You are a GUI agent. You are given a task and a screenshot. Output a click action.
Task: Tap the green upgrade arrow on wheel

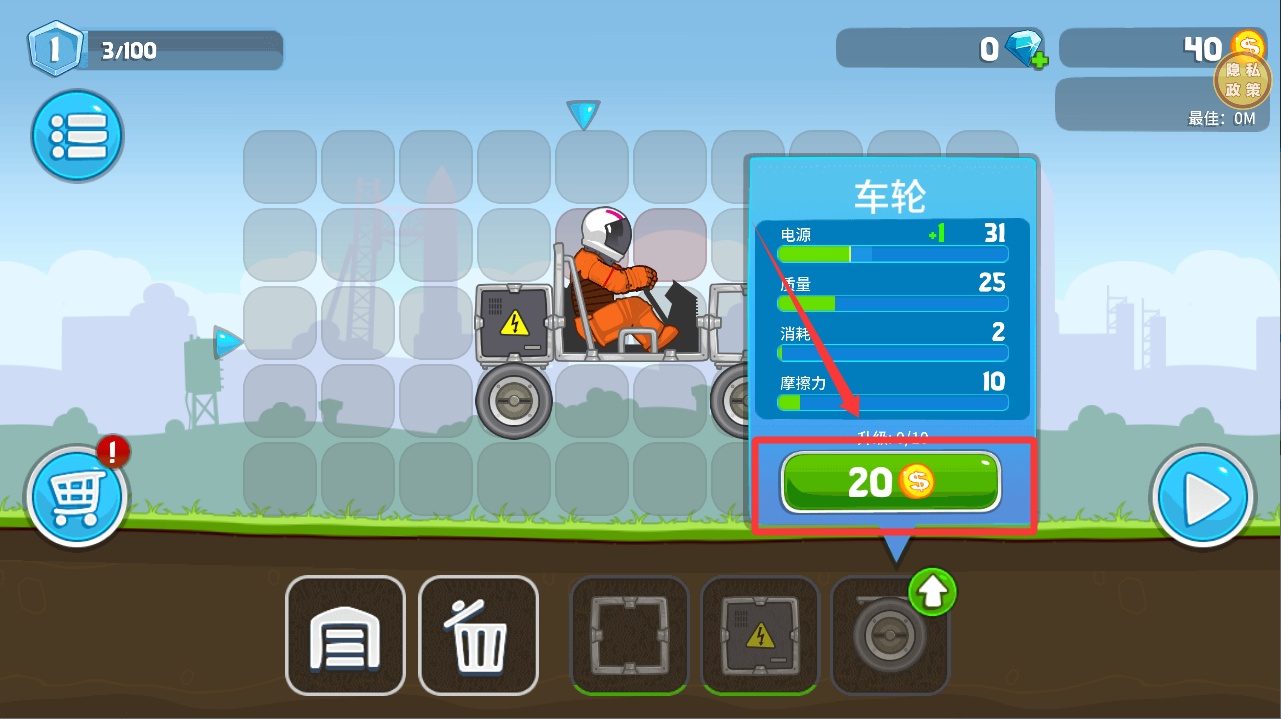pyautogui.click(x=932, y=595)
